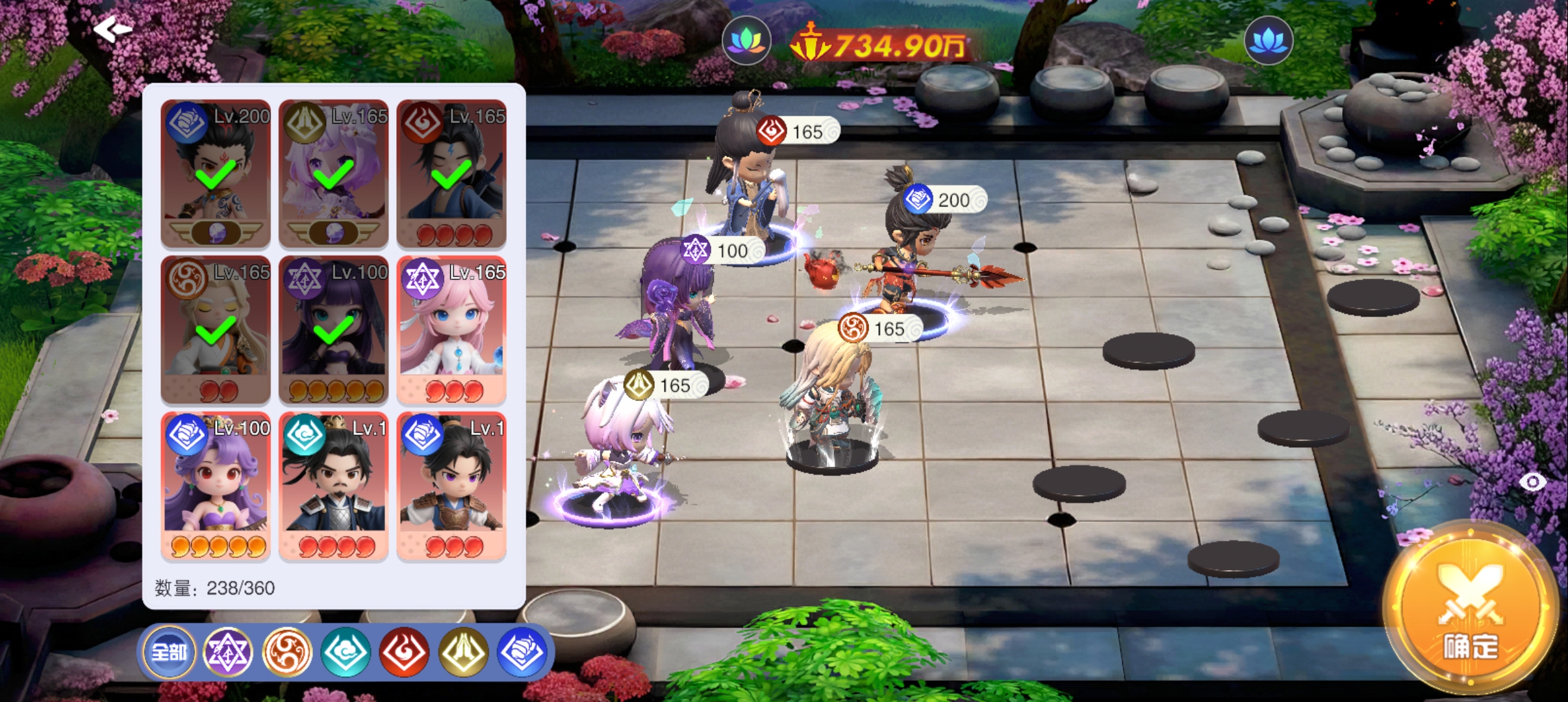Open the multicolored lotus icon
The width and height of the screenshot is (1568, 702).
coord(746,40)
